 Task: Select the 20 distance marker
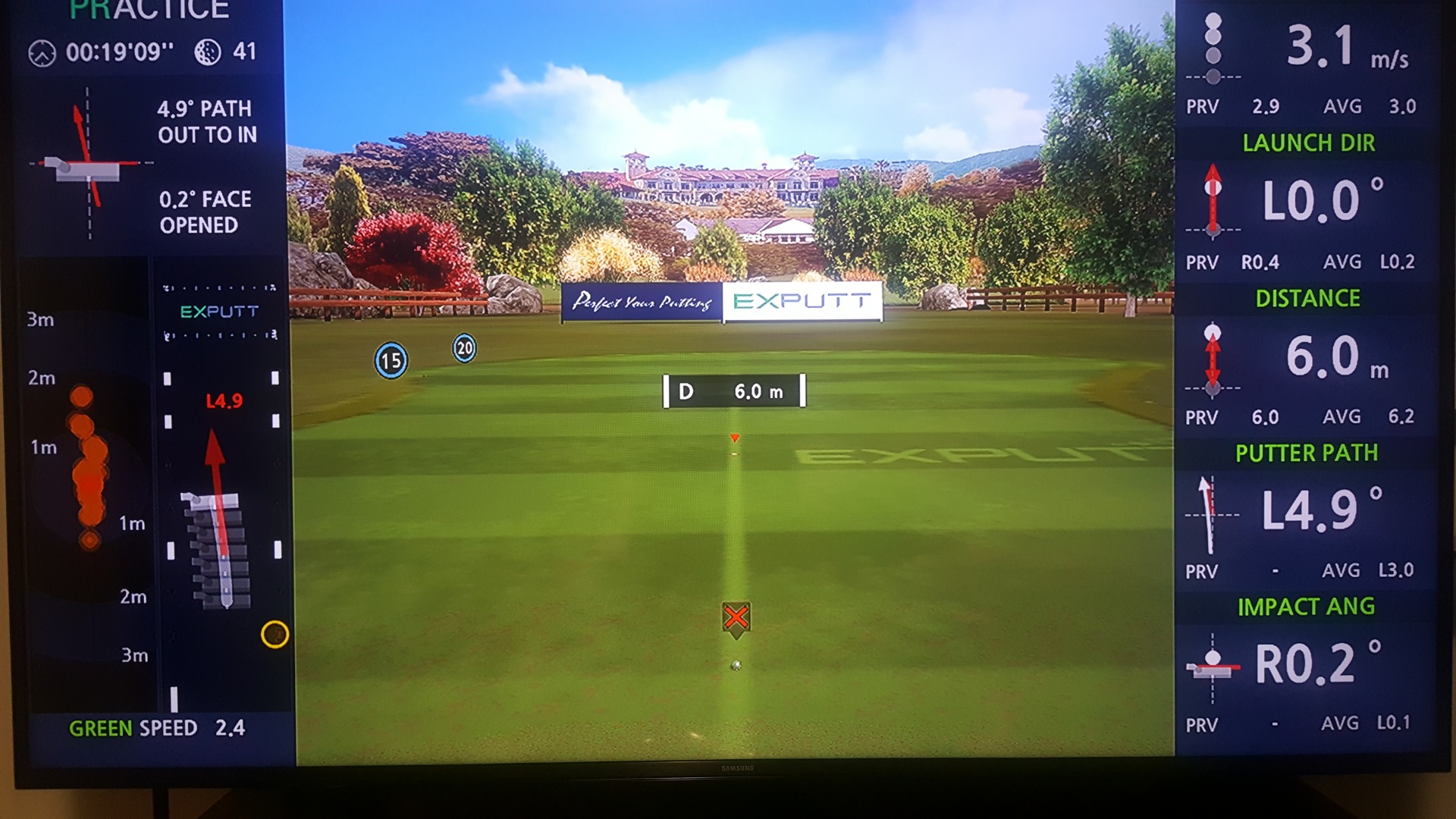pyautogui.click(x=465, y=348)
